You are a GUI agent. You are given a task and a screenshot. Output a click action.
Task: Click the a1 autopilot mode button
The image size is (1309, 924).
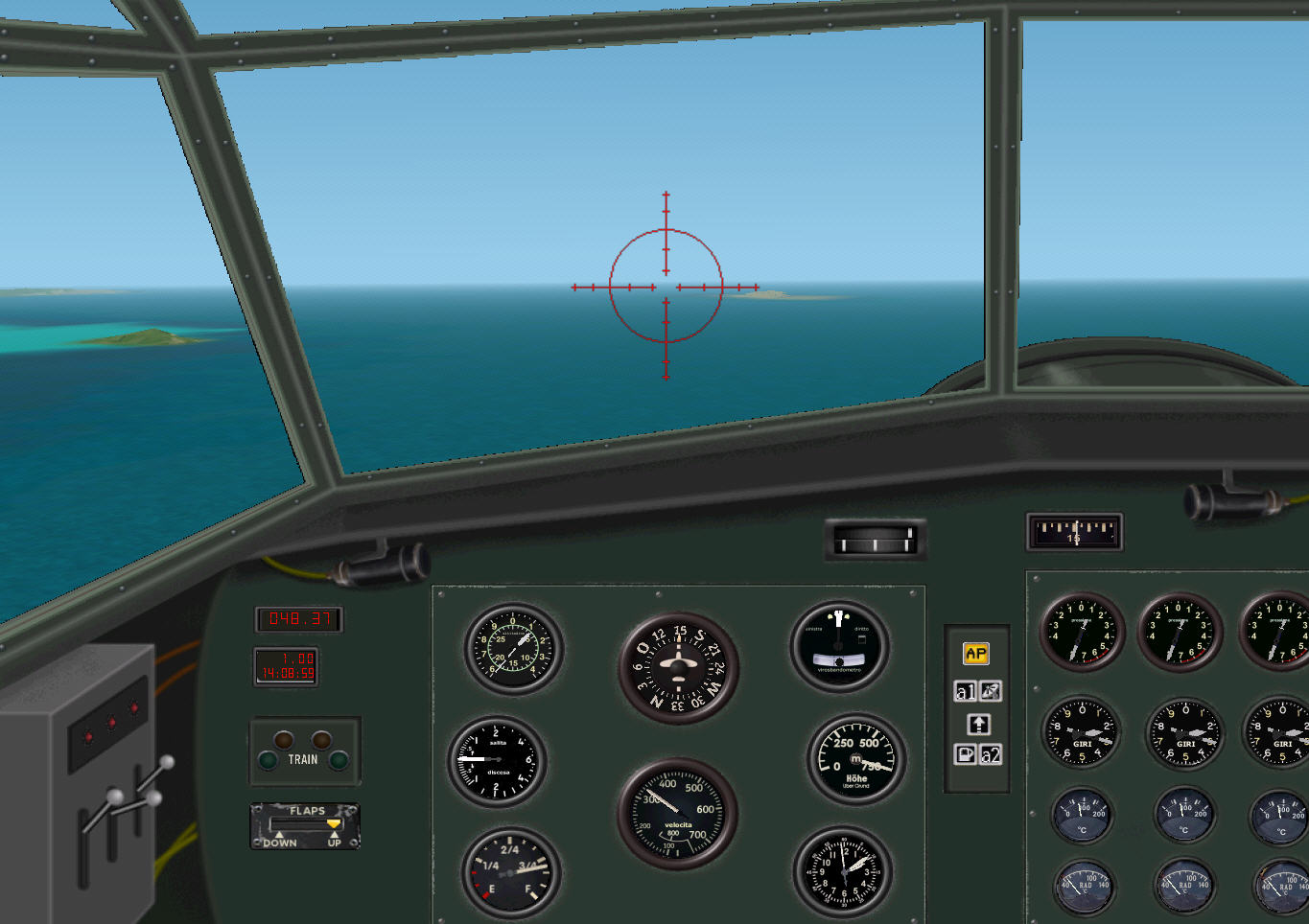(965, 691)
